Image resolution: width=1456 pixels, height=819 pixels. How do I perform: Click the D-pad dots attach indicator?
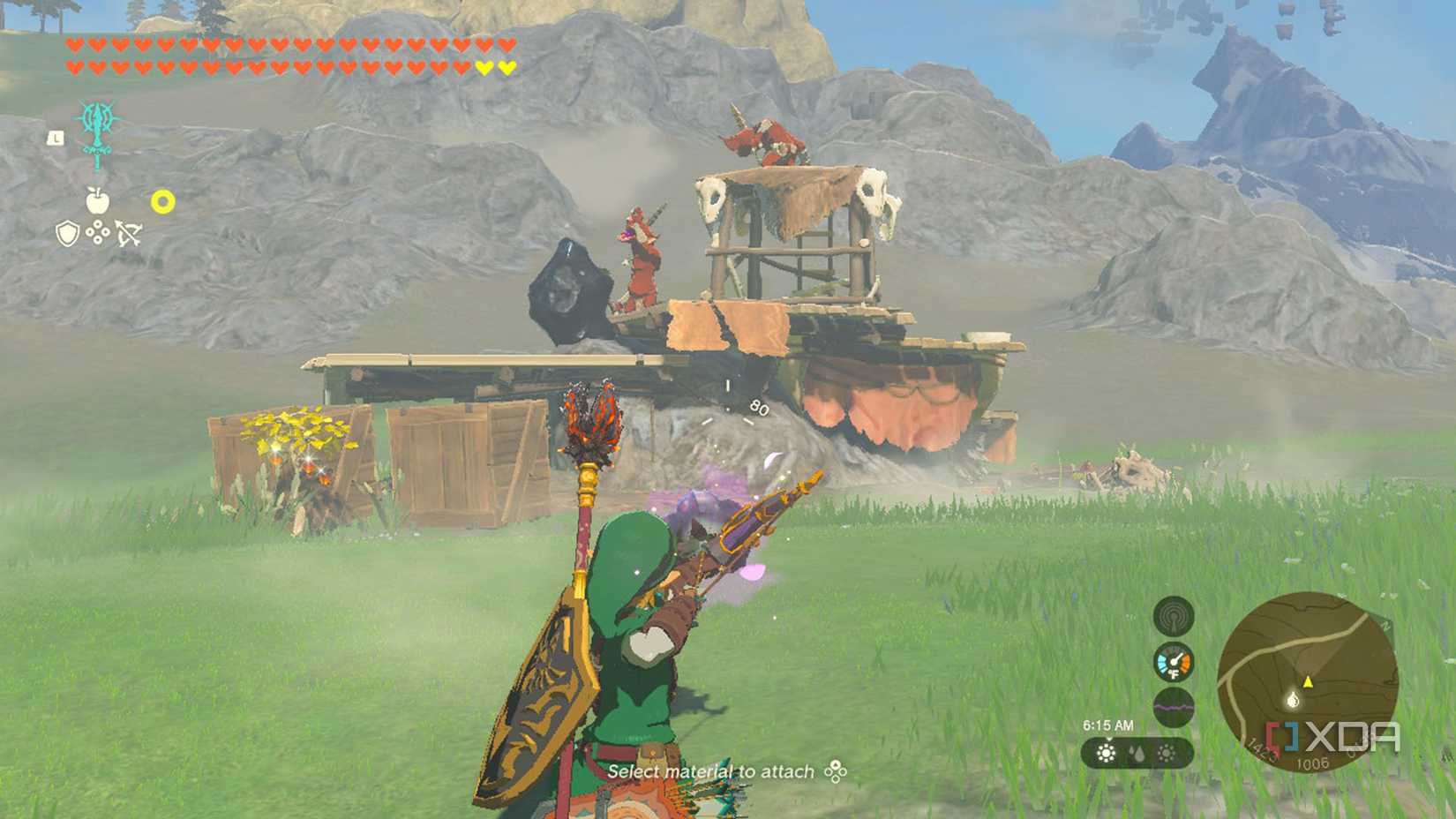98,233
